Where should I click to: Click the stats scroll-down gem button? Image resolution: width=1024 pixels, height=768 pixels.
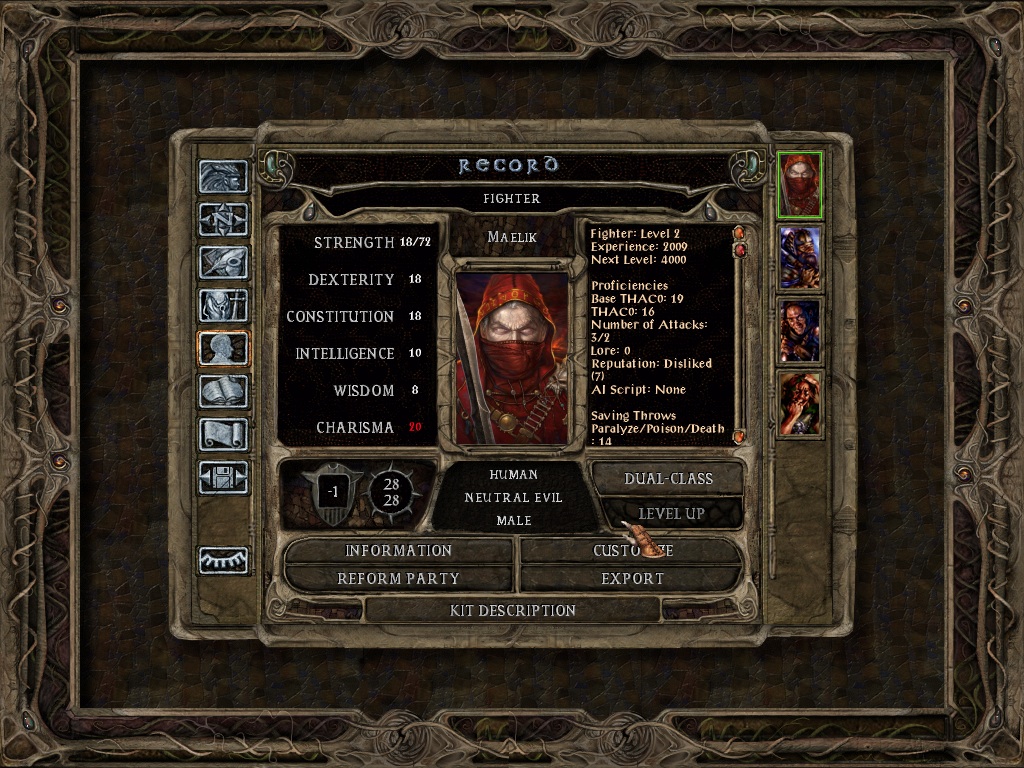point(739,437)
